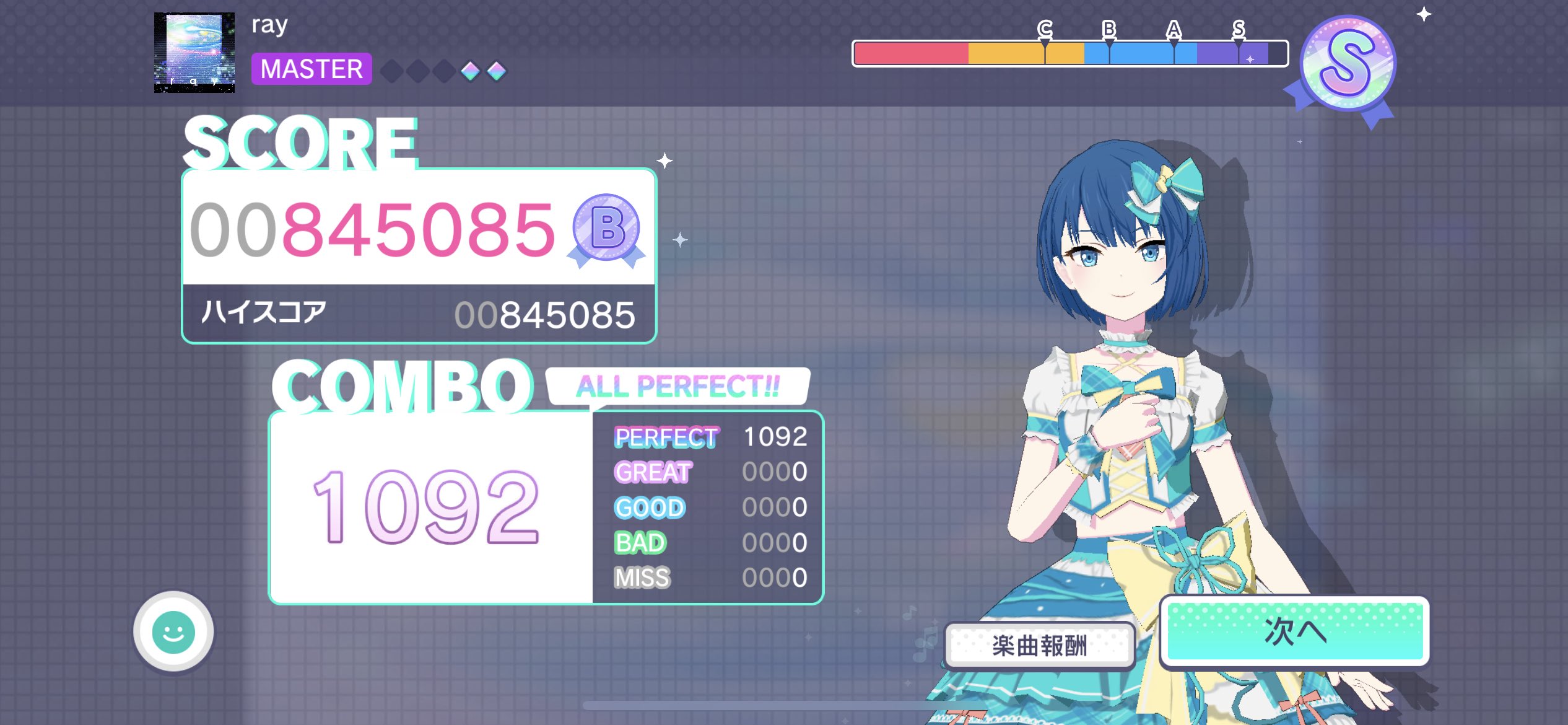Toggle the last difficulty diamond marker
Image resolution: width=1568 pixels, height=725 pixels.
coord(495,71)
